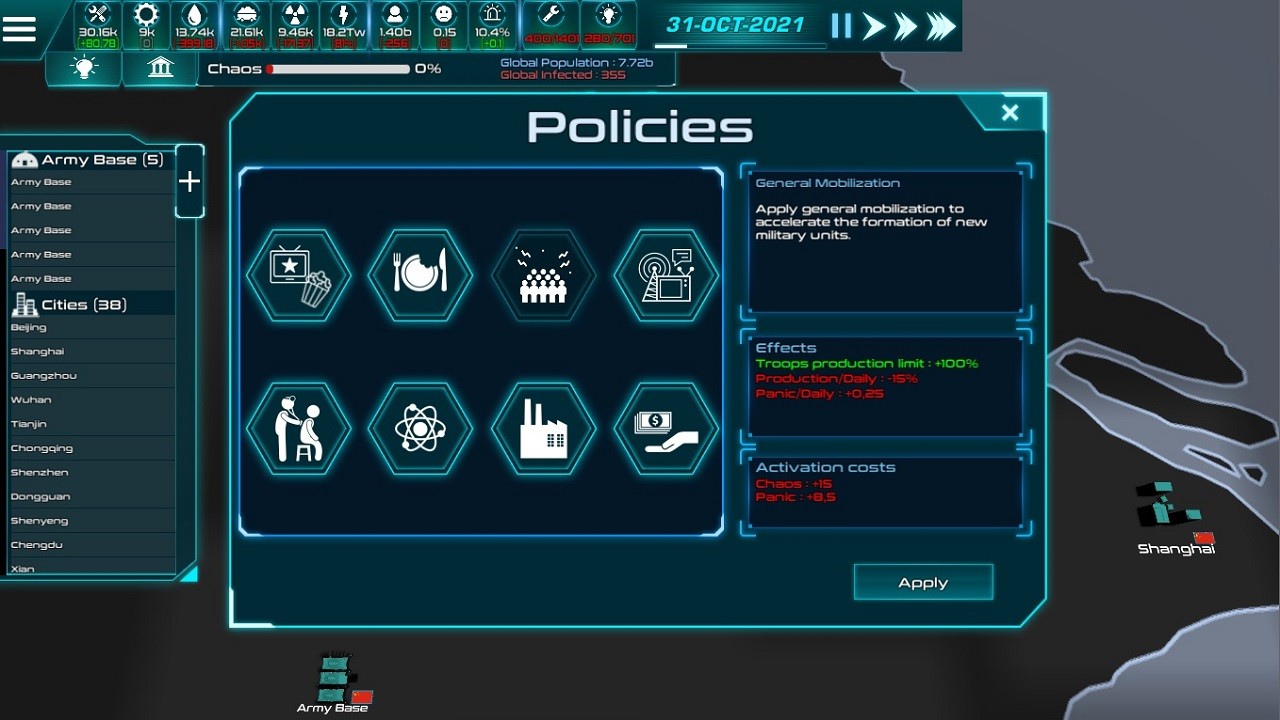
Task: Choose the propaganda broadcast policy icon
Action: [665, 275]
